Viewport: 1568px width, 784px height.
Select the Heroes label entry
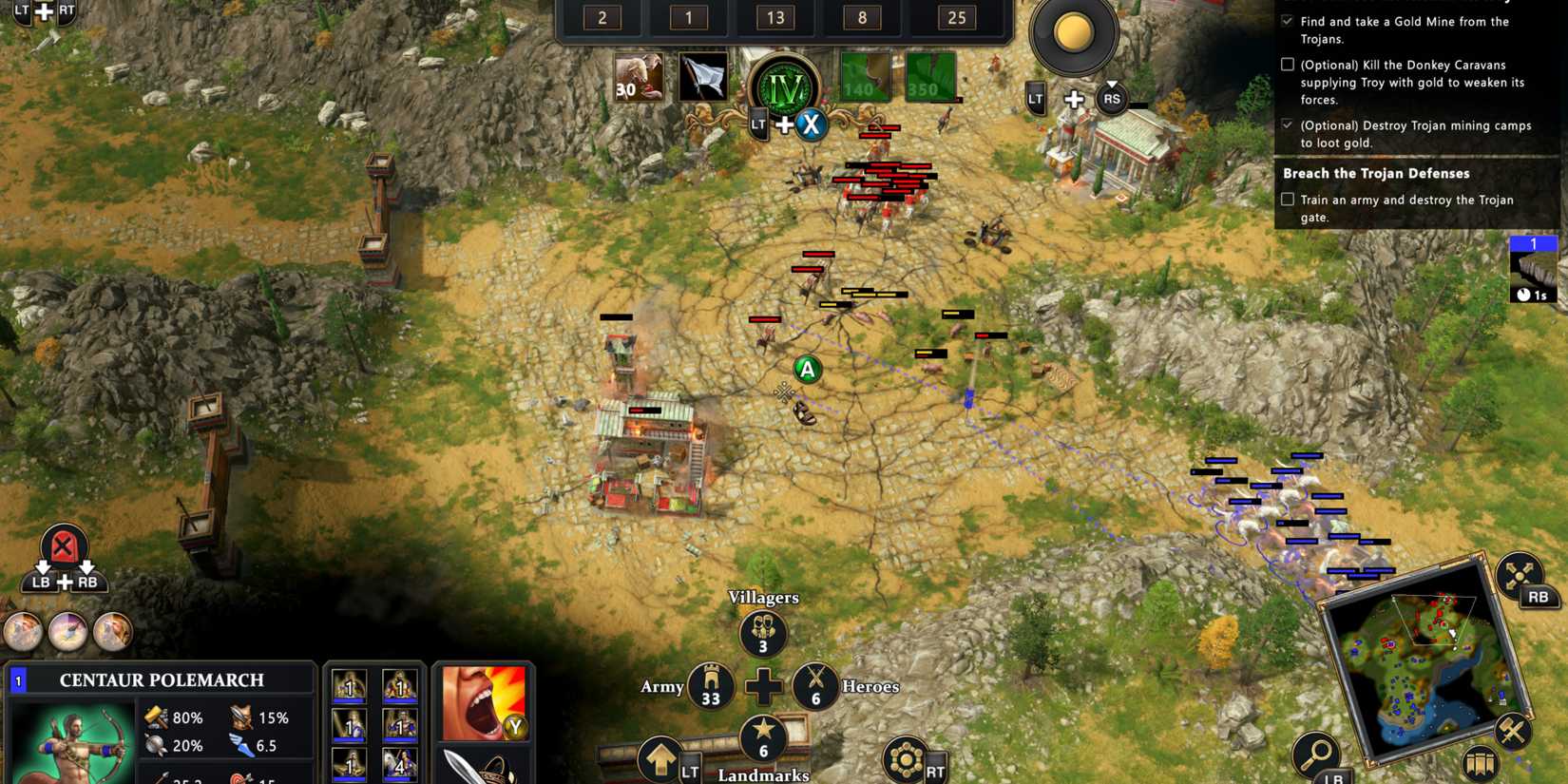pyautogui.click(x=870, y=687)
